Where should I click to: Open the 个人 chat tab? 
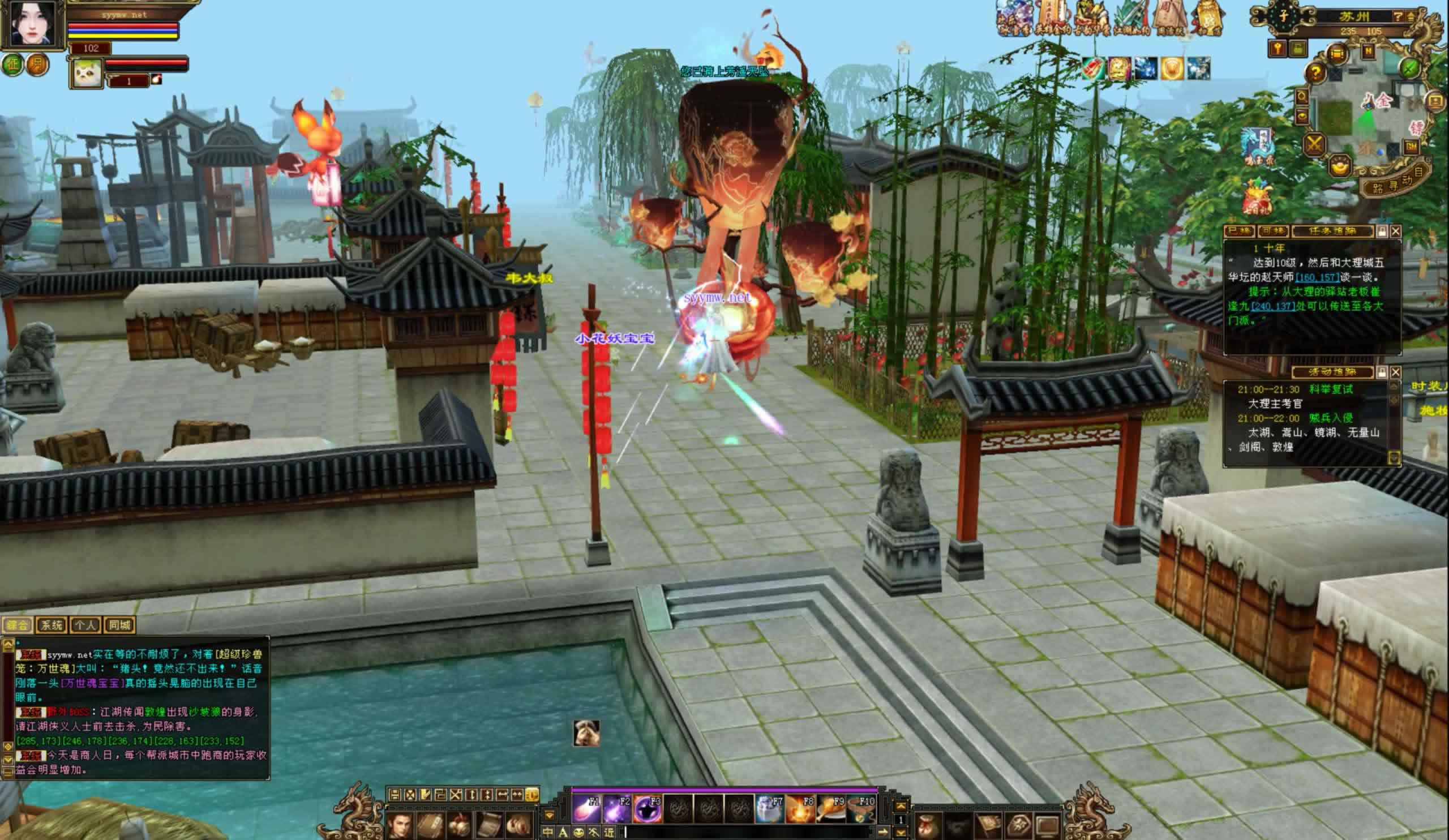(85, 625)
